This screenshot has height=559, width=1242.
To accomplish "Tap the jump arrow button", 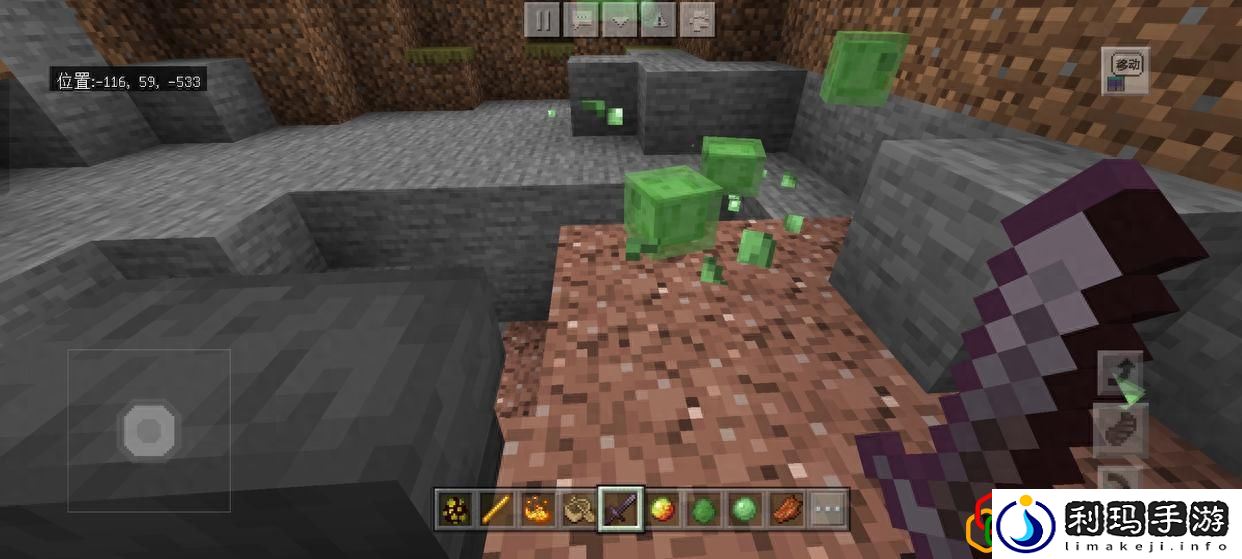I will click(1121, 375).
